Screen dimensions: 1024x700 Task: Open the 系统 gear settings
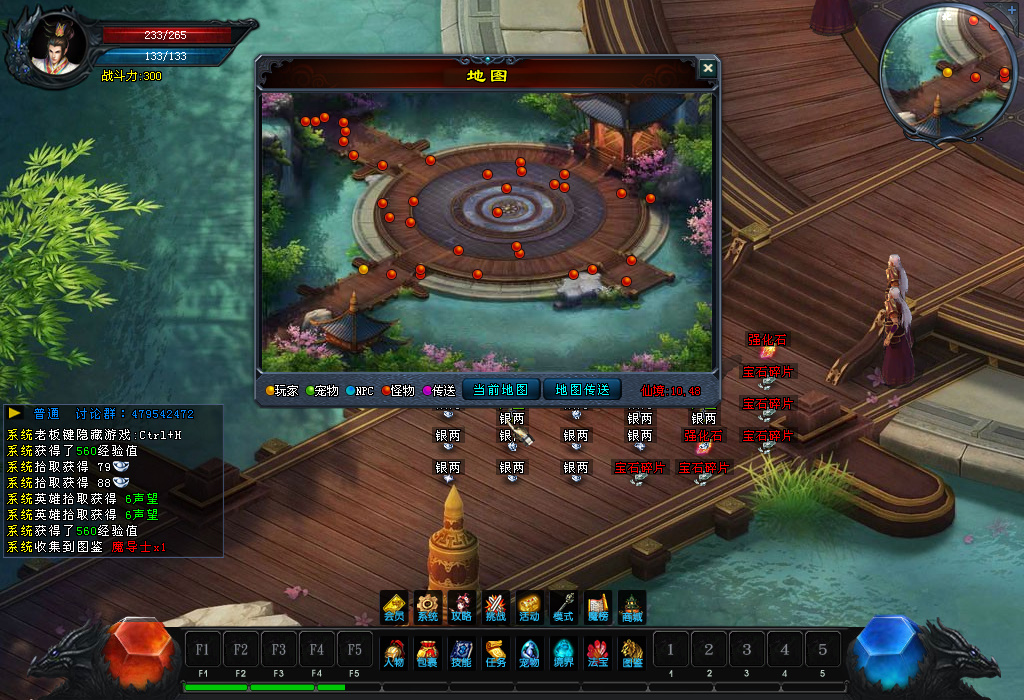pos(428,606)
